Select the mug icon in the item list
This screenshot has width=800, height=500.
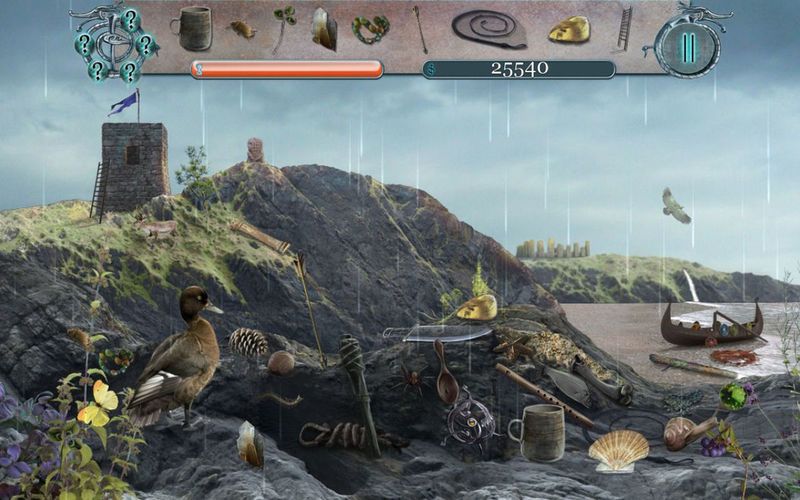[x=192, y=28]
